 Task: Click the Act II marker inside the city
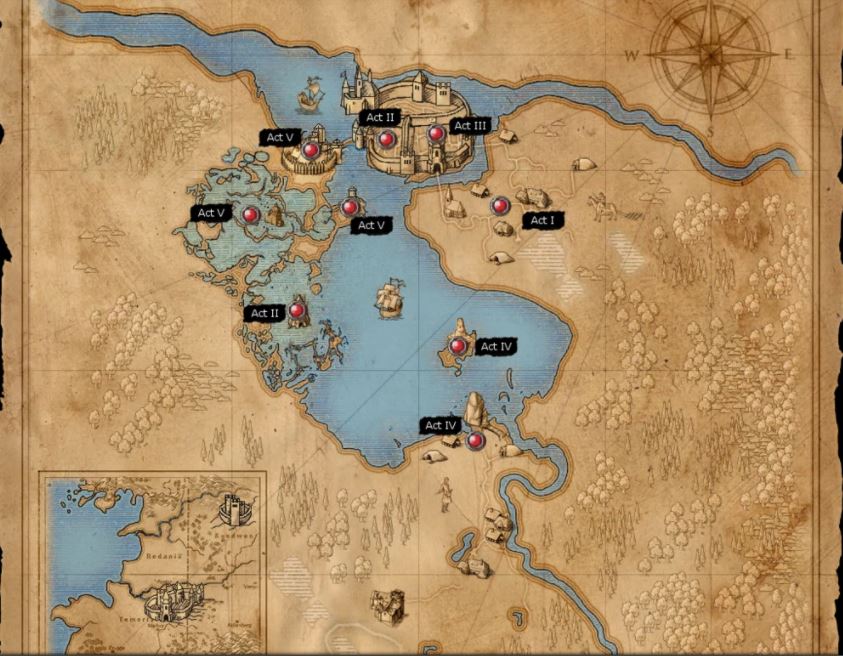point(387,138)
